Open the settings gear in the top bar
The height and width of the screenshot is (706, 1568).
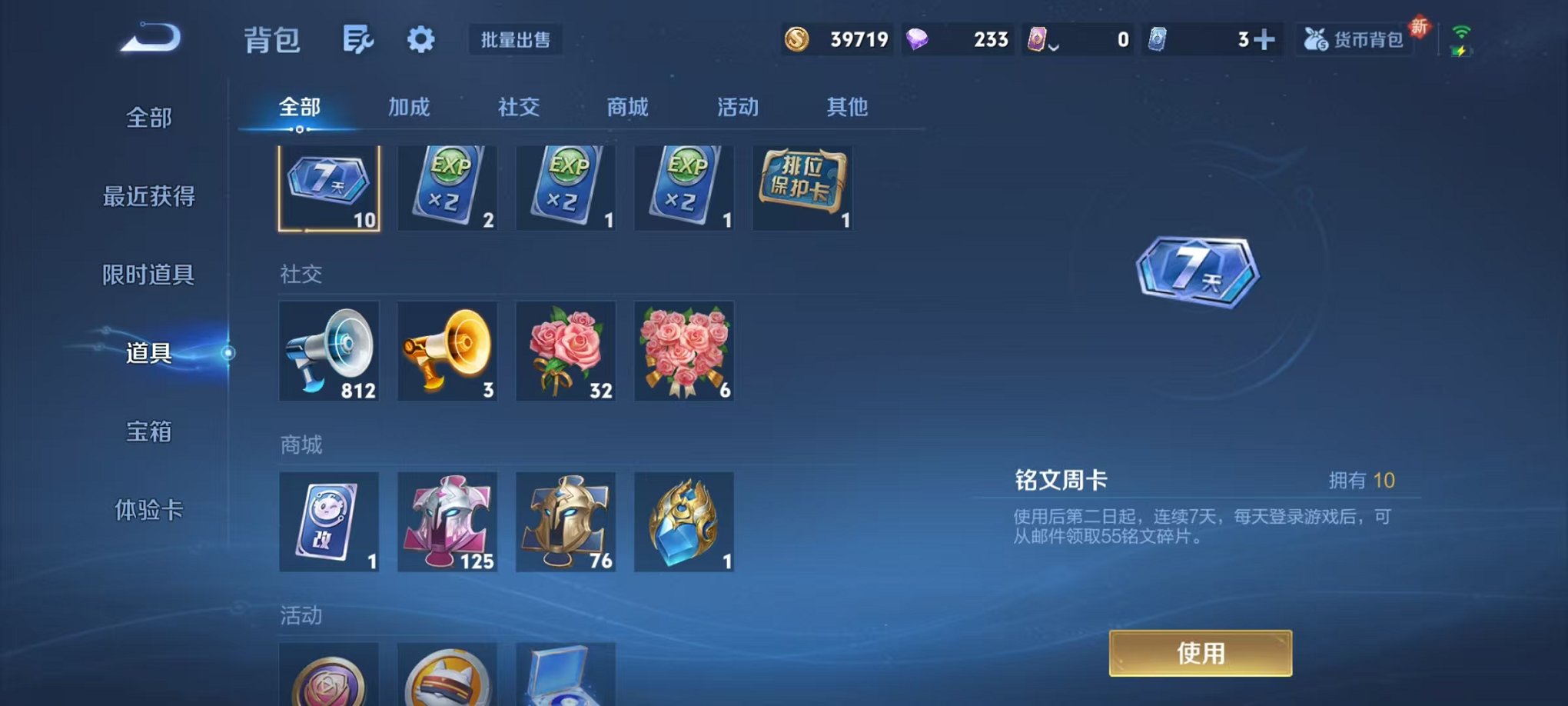coord(421,38)
